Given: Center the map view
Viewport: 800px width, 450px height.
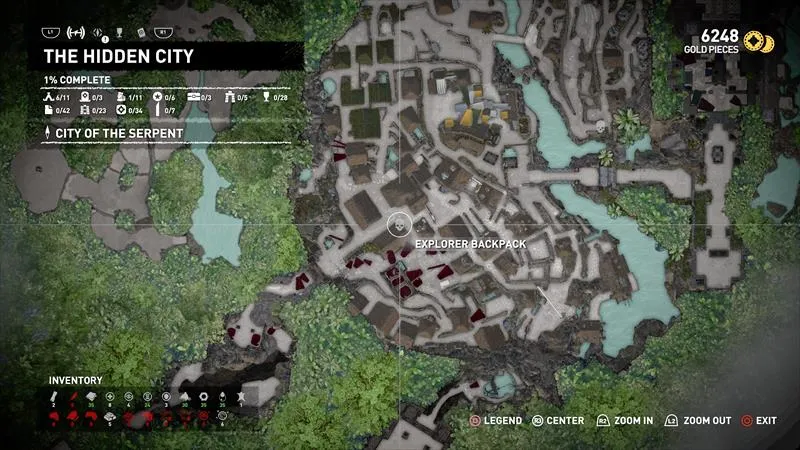Looking at the screenshot, I should [558, 421].
